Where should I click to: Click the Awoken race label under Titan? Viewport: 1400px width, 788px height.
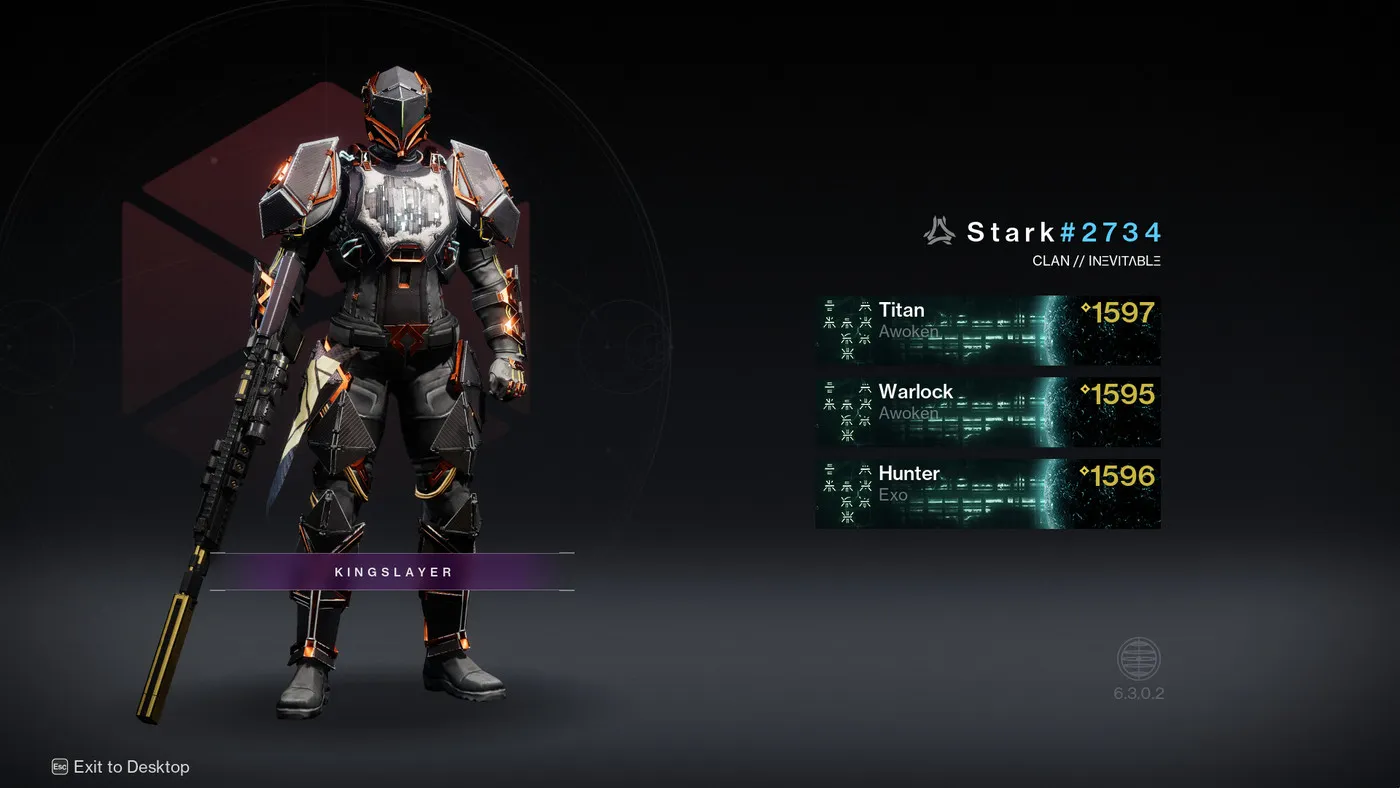pos(909,331)
